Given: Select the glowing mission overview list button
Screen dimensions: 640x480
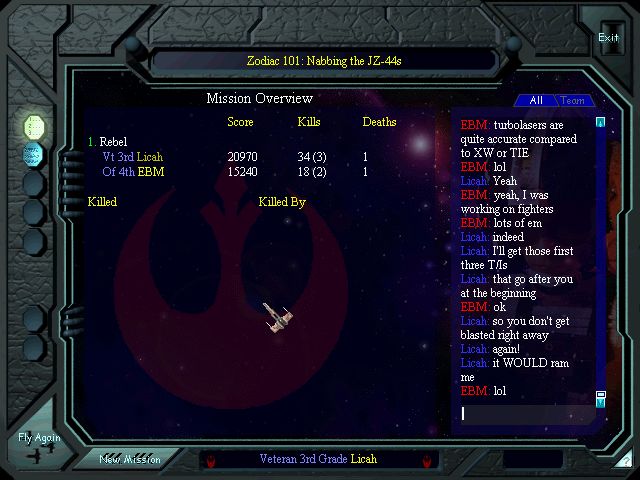Looking at the screenshot, I should (x=34, y=127).
